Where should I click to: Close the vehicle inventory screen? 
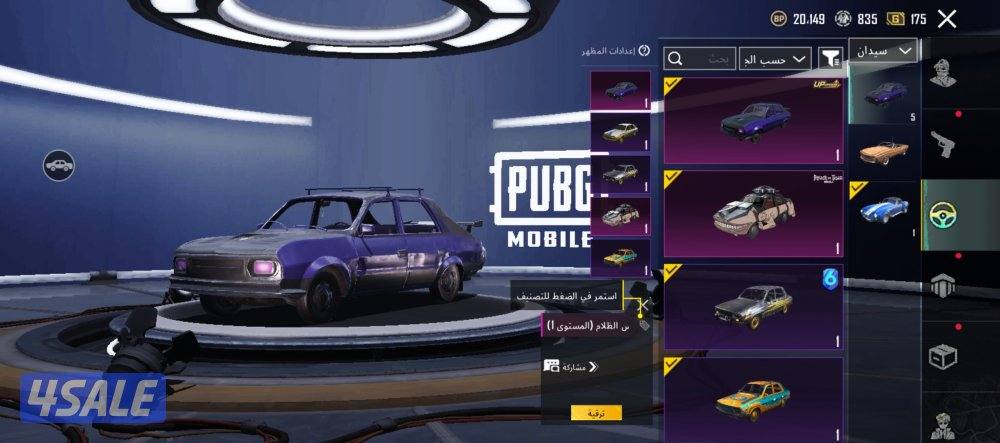pos(947,18)
